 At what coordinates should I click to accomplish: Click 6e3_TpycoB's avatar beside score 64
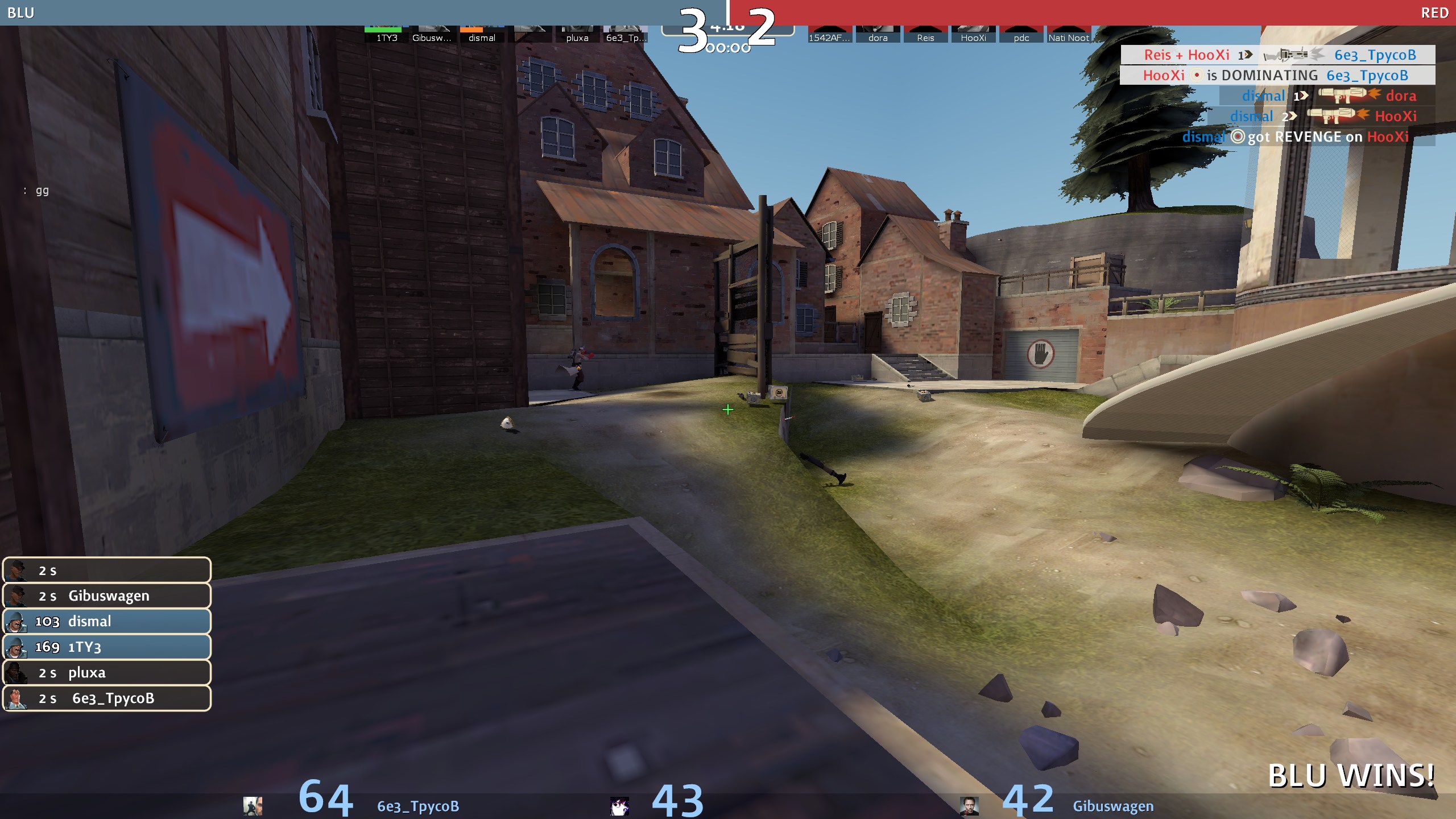253,805
